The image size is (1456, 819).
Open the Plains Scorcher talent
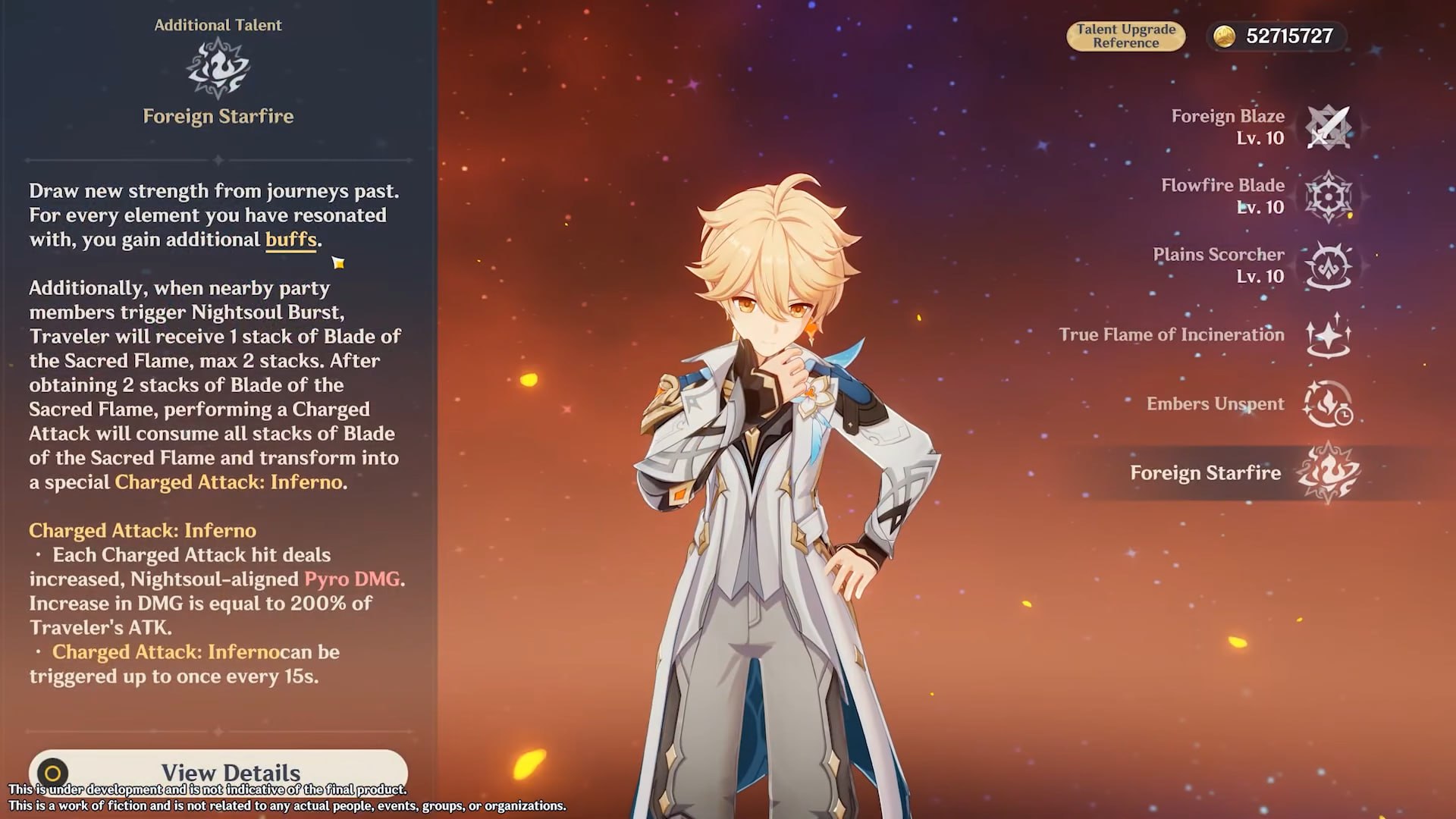pos(1328,265)
